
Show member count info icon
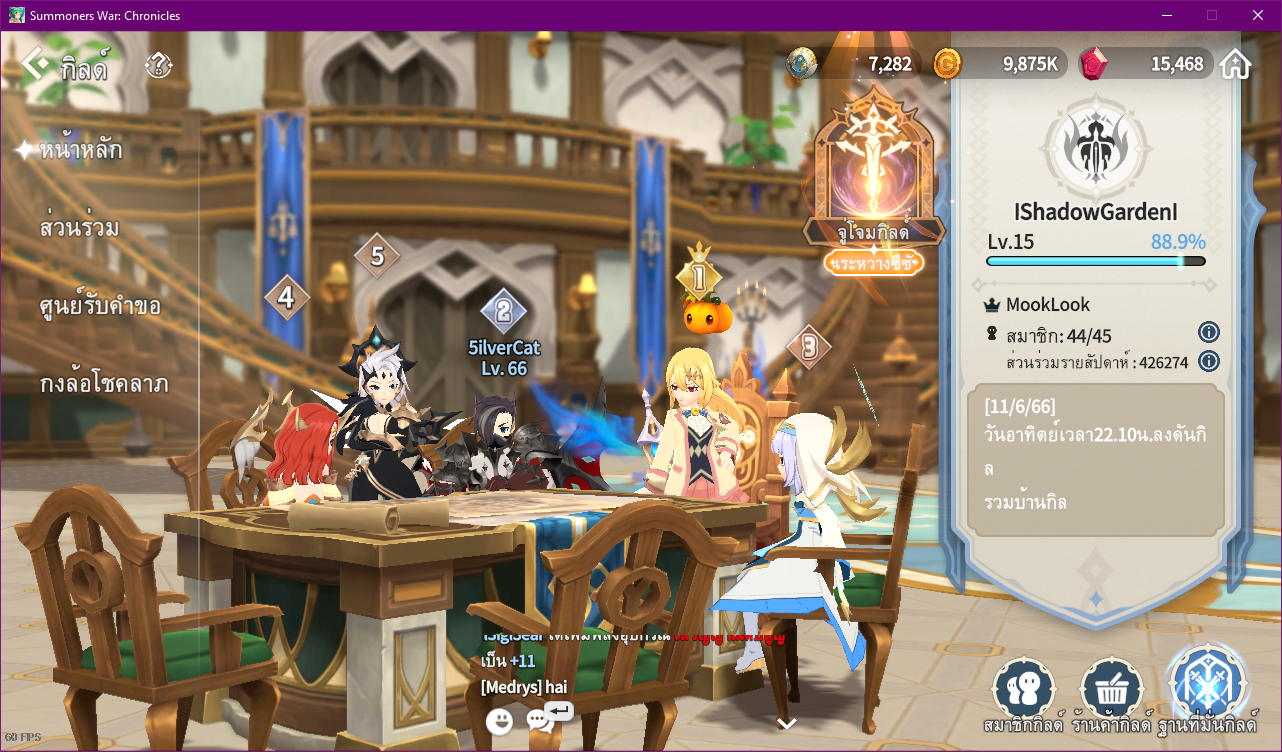point(1208,332)
